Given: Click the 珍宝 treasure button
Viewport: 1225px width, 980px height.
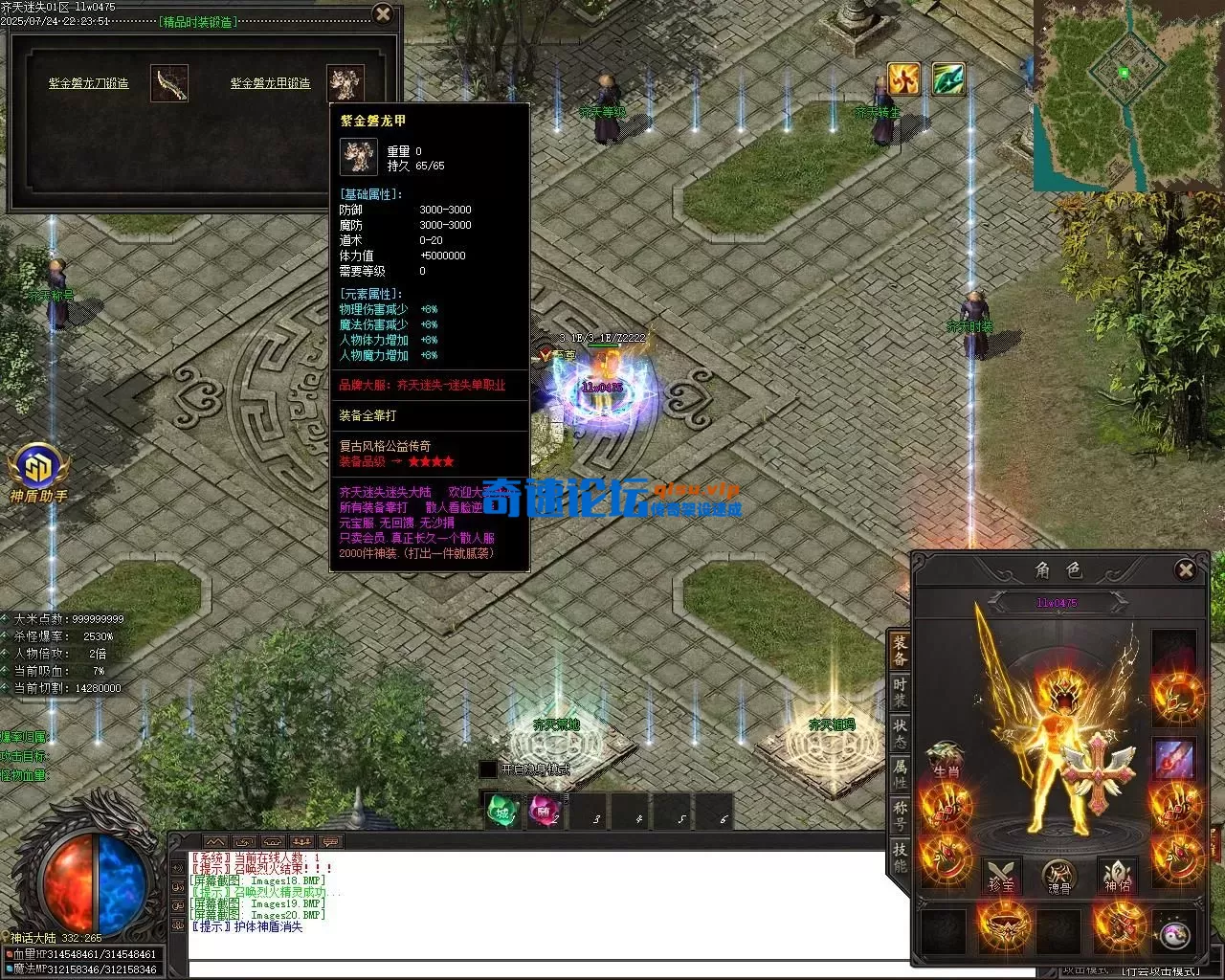Looking at the screenshot, I should click(x=1001, y=876).
